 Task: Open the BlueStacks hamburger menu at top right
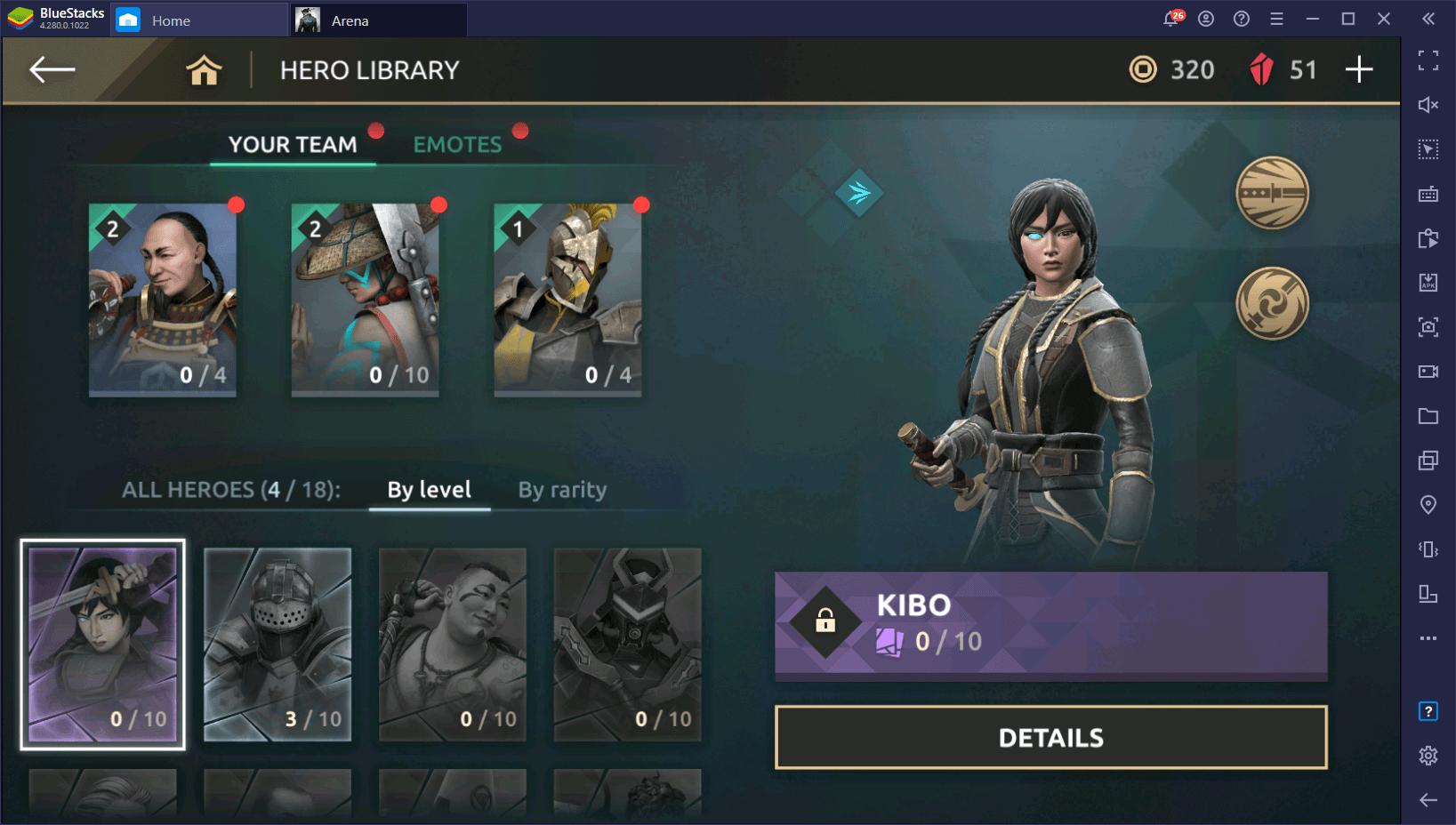[1276, 18]
